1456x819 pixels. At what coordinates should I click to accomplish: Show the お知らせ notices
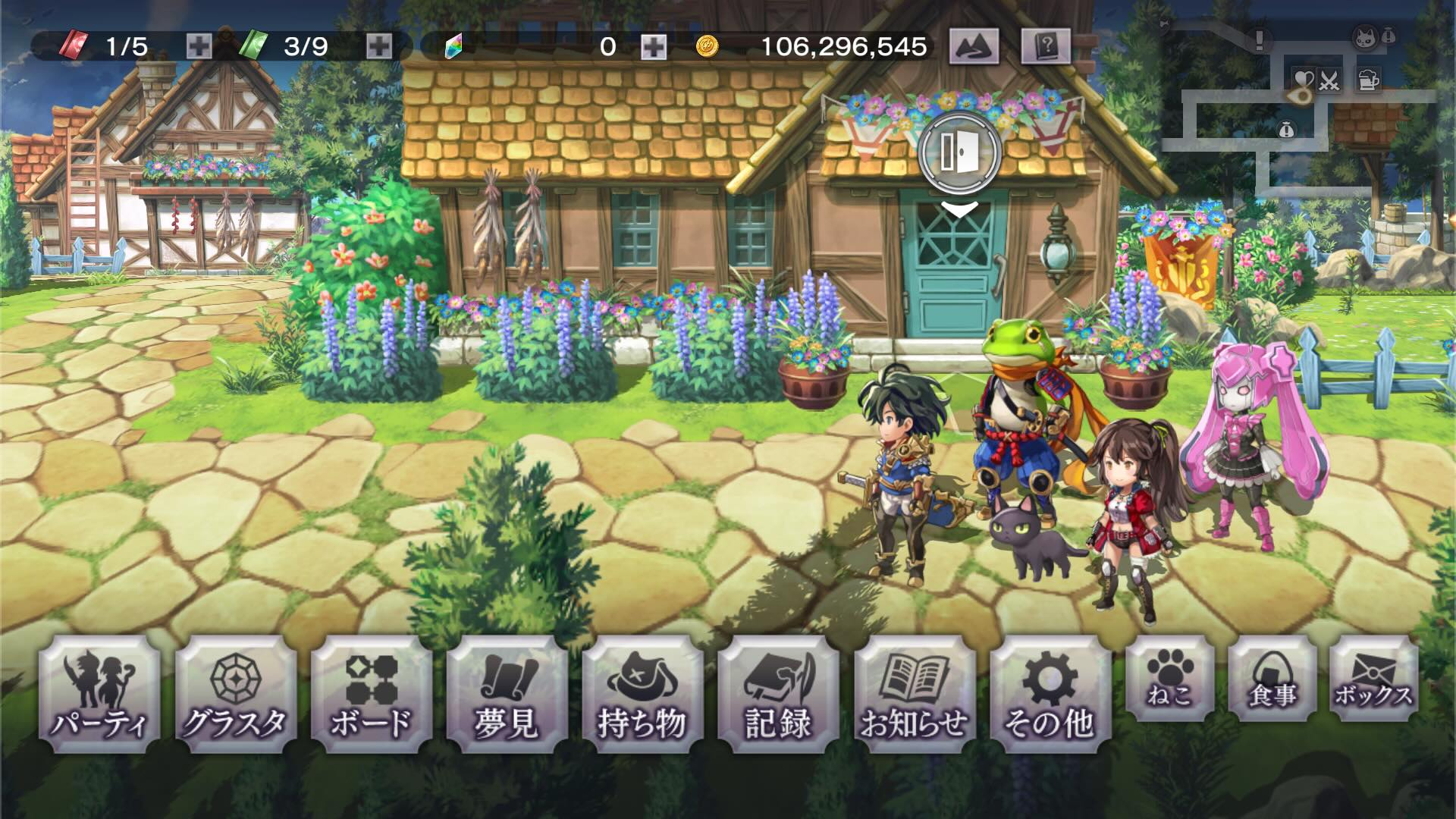click(915, 695)
